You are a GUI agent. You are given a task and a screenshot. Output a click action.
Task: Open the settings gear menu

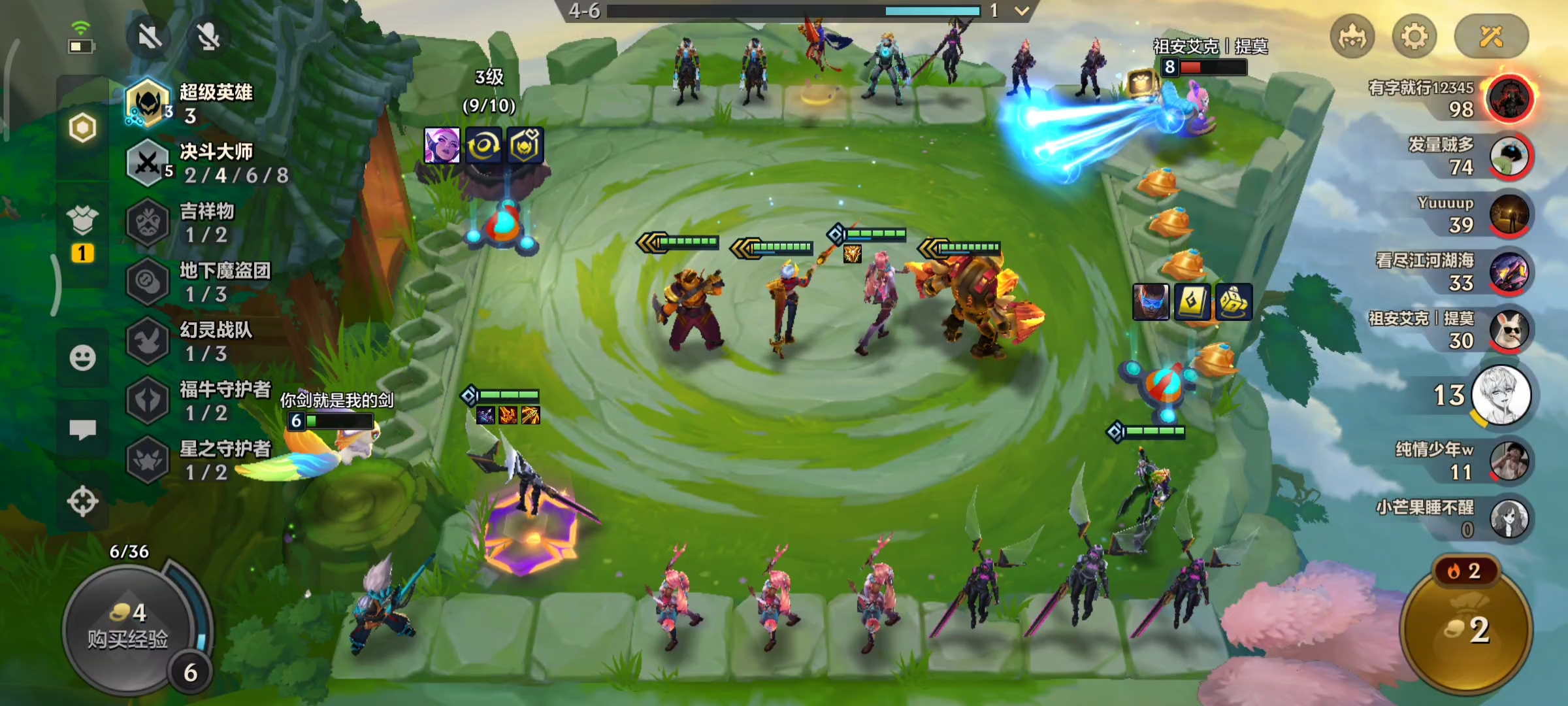(x=1414, y=37)
